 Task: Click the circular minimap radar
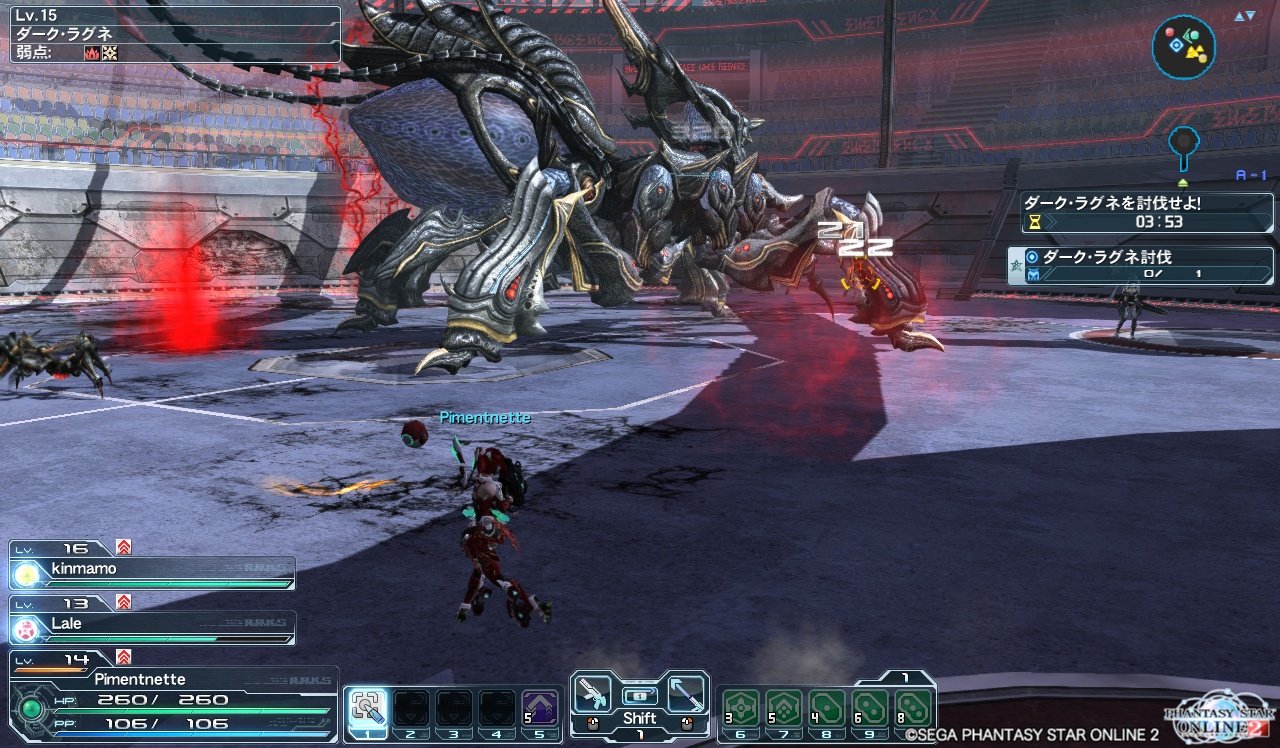click(1184, 46)
